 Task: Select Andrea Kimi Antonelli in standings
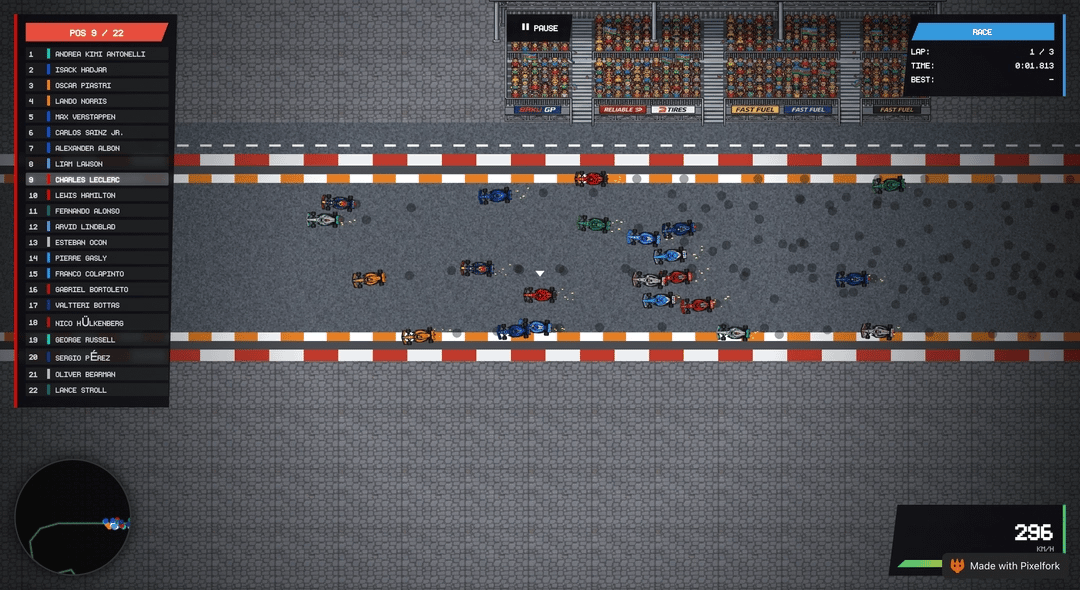click(x=98, y=54)
